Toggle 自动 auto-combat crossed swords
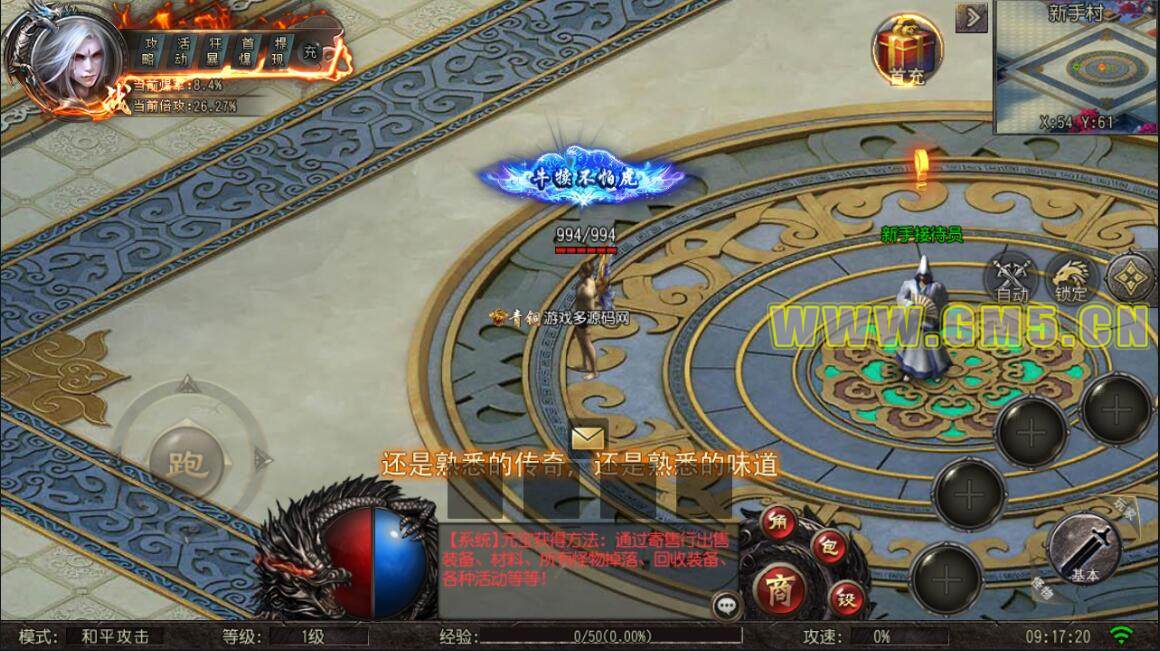 [x=1011, y=275]
